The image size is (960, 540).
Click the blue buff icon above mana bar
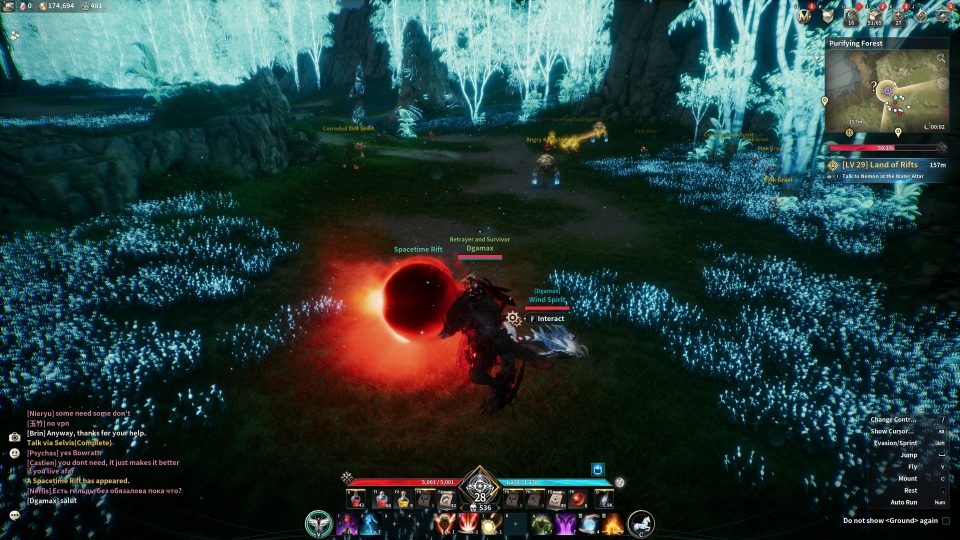click(599, 468)
